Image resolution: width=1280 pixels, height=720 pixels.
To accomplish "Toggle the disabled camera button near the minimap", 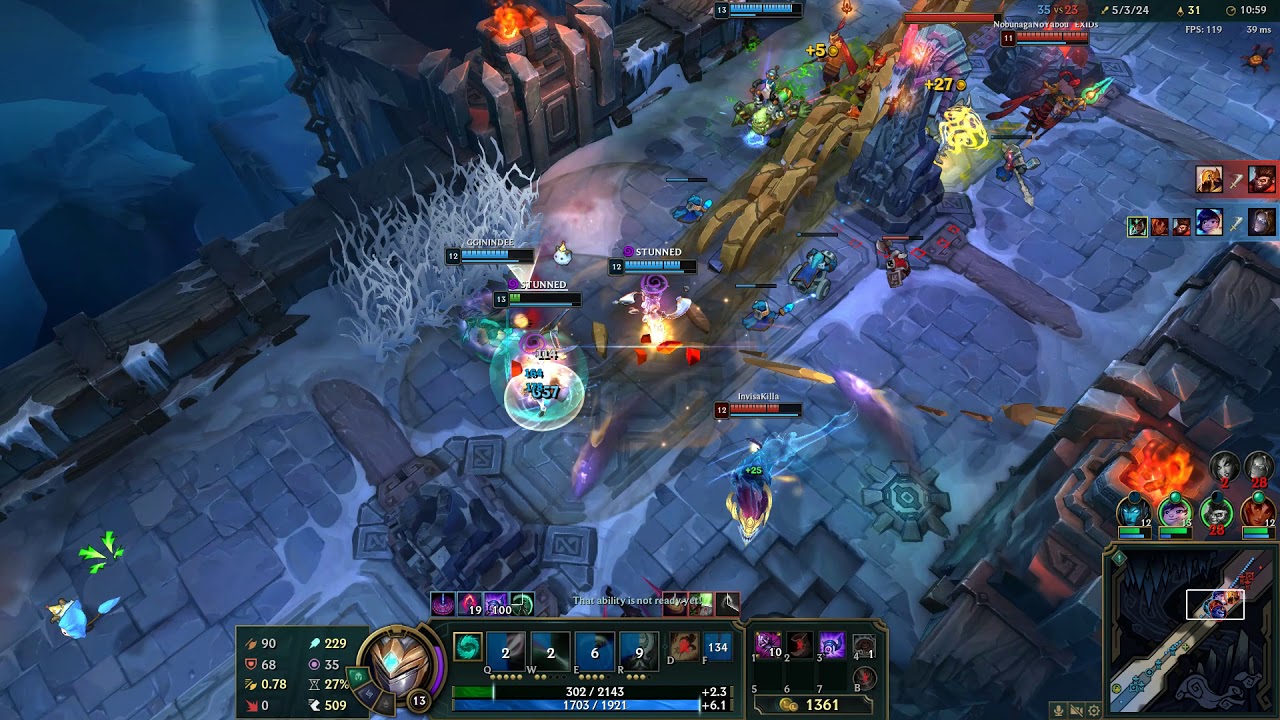I will point(1076,710).
